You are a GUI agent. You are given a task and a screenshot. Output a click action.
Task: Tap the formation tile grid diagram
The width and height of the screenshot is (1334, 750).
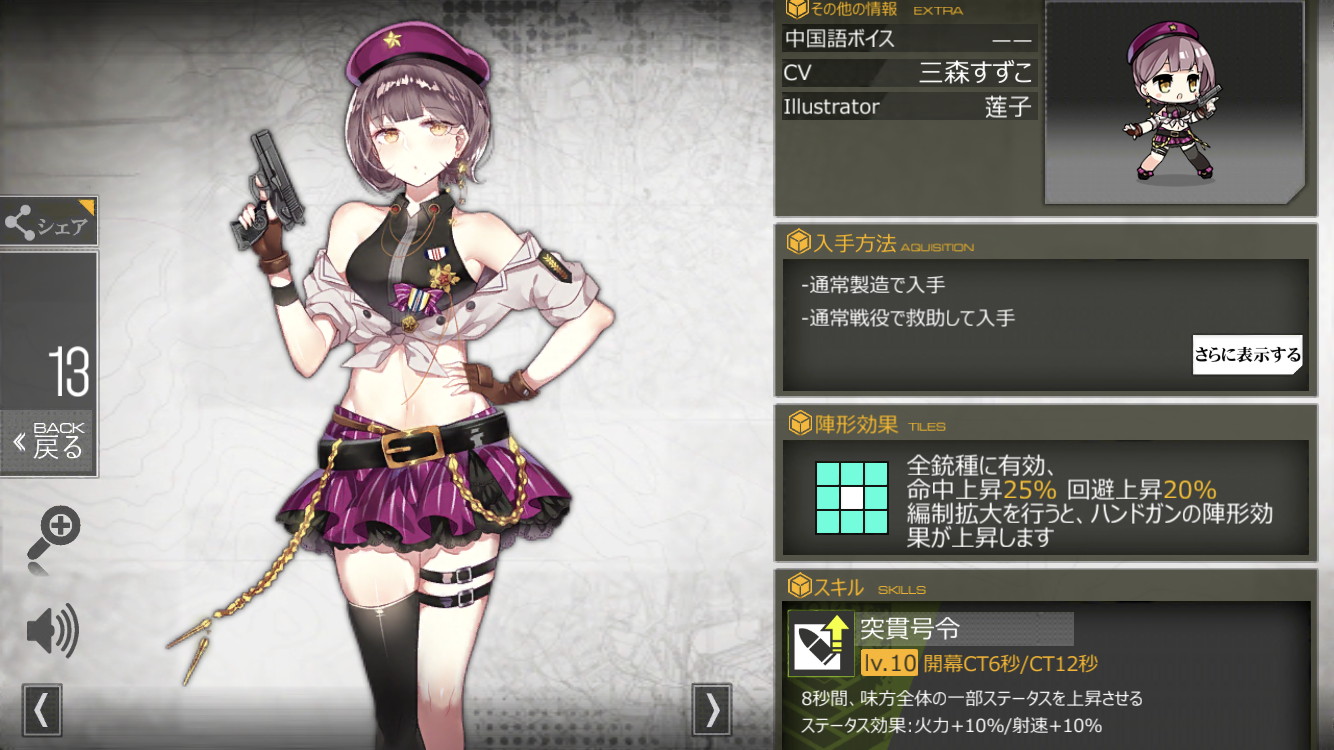coord(851,497)
